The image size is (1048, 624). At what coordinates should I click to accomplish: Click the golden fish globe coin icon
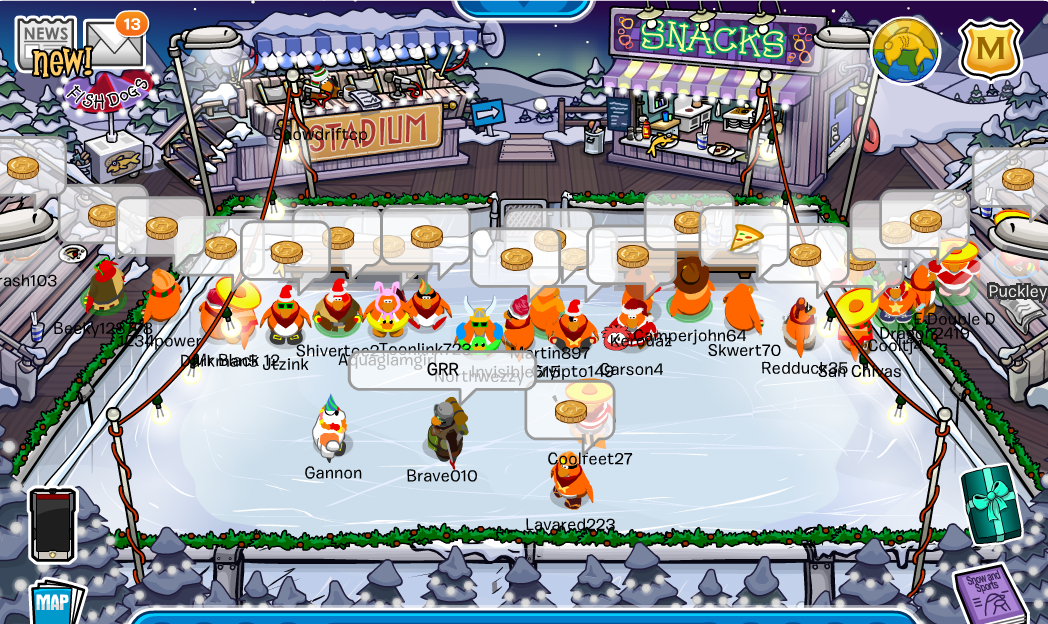905,50
